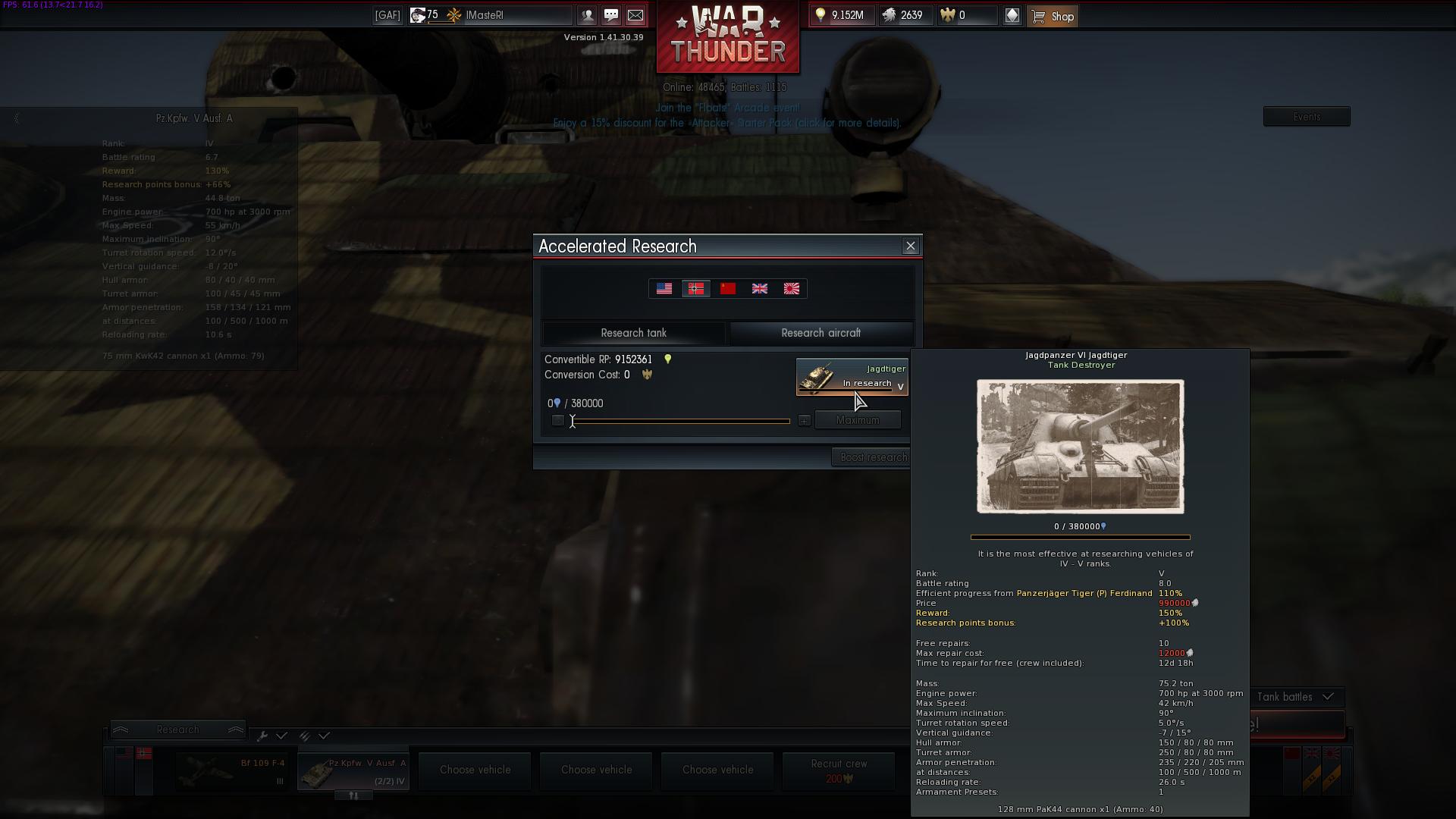Viewport: 1456px width, 819px height.
Task: Open the Panzerjäger Tiger (P) Ferdinand link
Action: pos(1084,593)
